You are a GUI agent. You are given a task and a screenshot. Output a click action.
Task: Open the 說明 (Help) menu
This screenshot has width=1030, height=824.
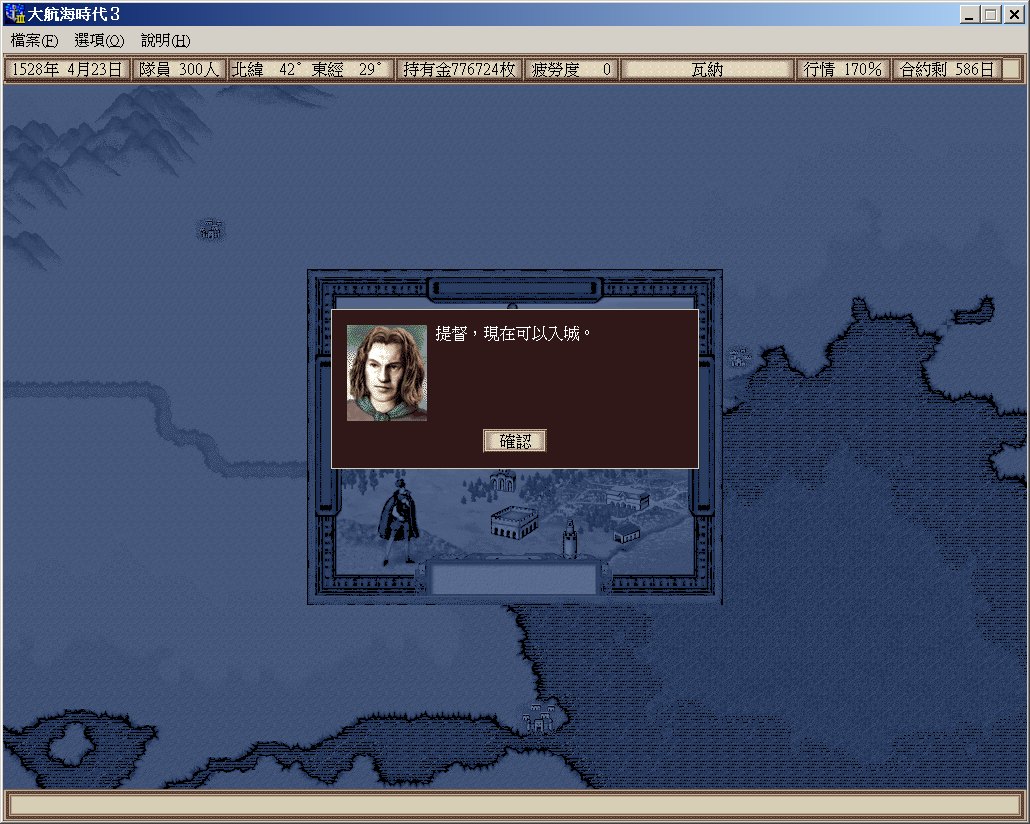165,41
